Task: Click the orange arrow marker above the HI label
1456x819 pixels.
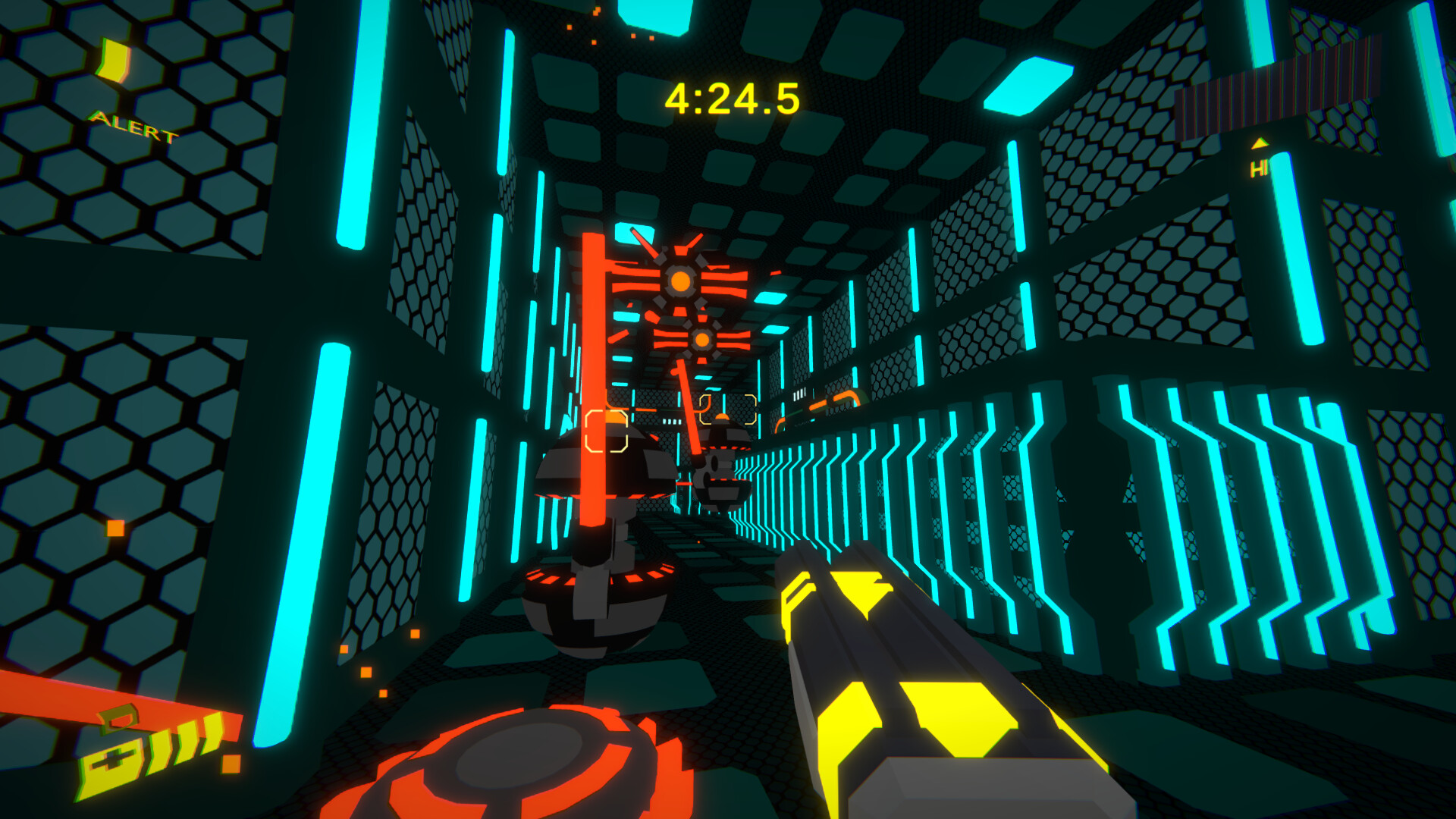Action: (1260, 143)
